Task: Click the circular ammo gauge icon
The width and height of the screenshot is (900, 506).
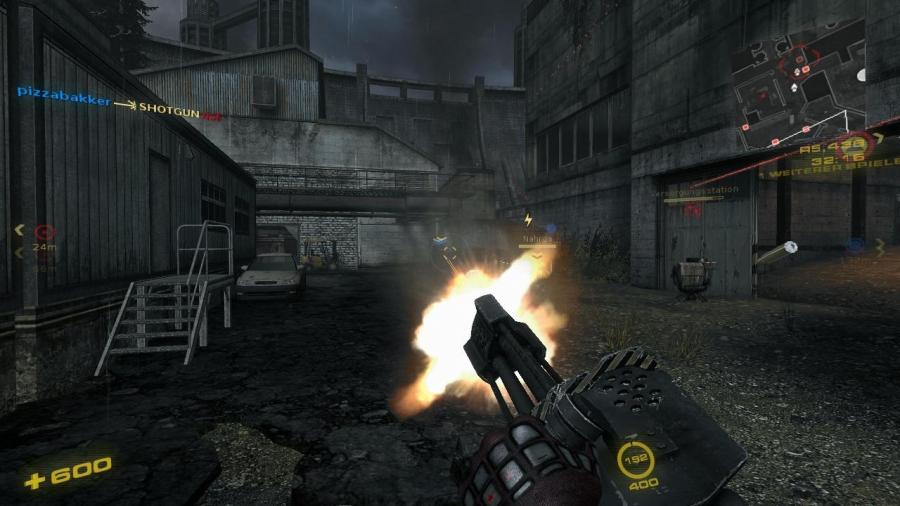Action: click(636, 459)
